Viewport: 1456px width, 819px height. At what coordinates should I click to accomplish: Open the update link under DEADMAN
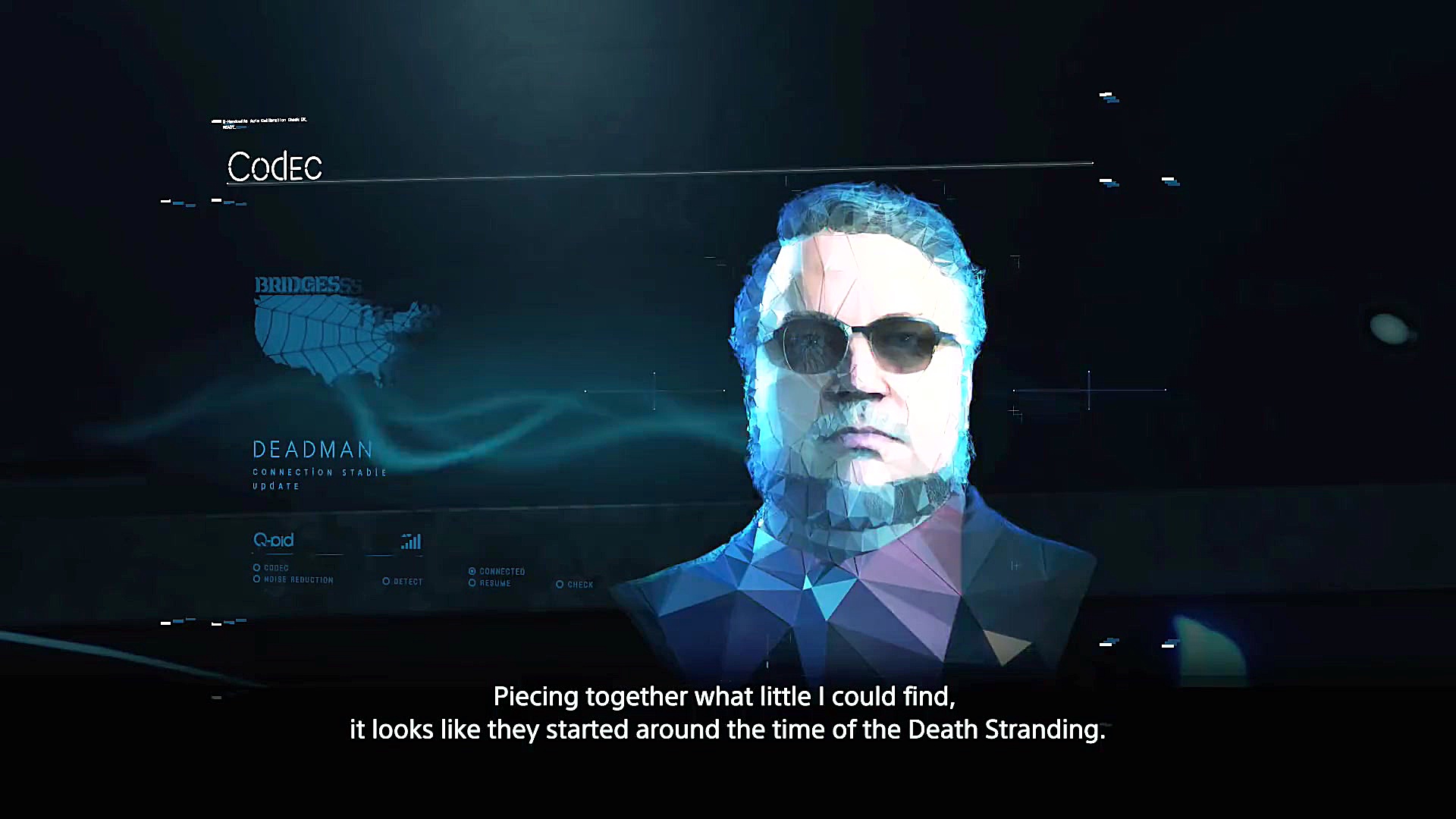(x=272, y=486)
